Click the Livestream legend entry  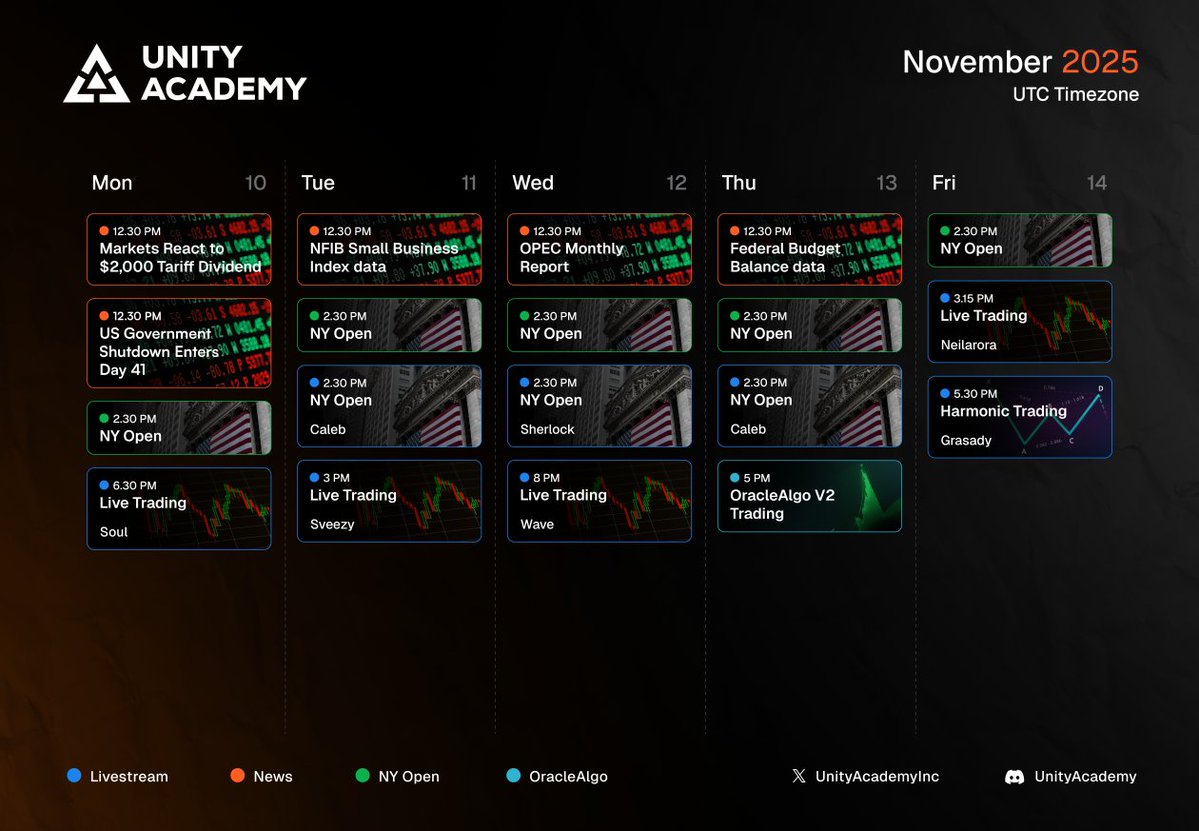[118, 776]
